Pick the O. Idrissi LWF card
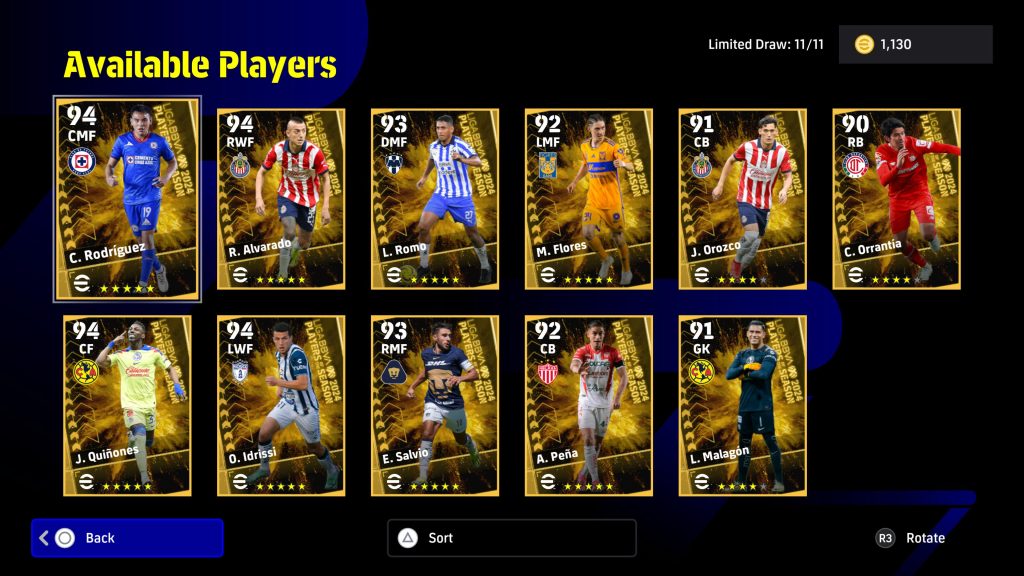This screenshot has width=1024, height=576. 281,405
